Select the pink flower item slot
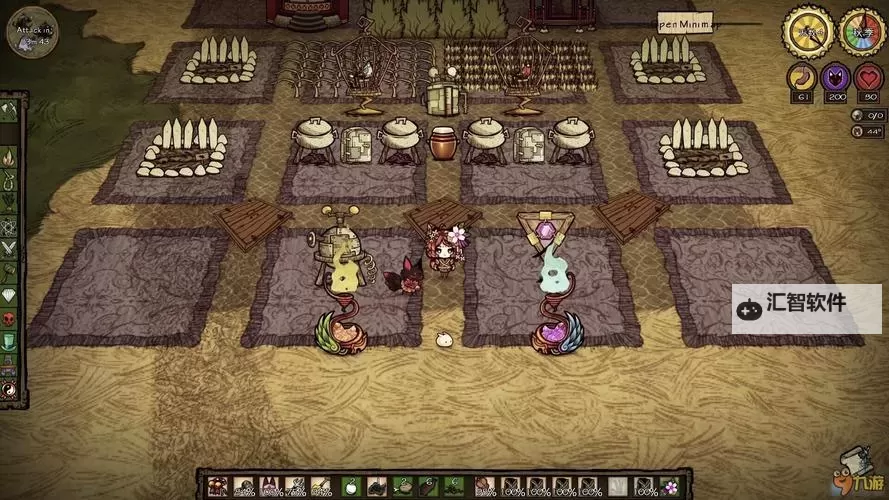The height and width of the screenshot is (500, 889). (x=669, y=488)
